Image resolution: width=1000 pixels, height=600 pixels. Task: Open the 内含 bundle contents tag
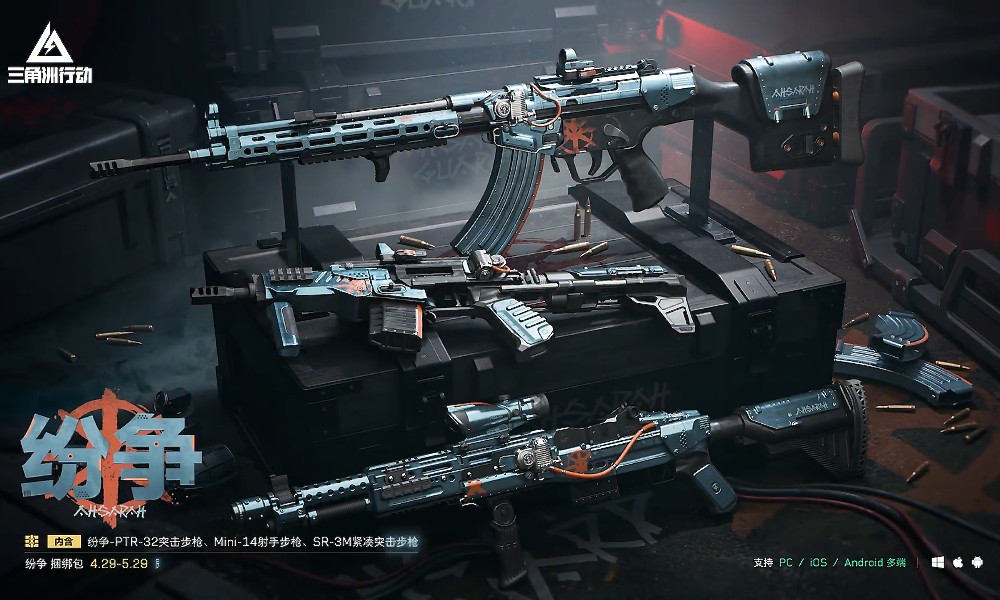63,542
